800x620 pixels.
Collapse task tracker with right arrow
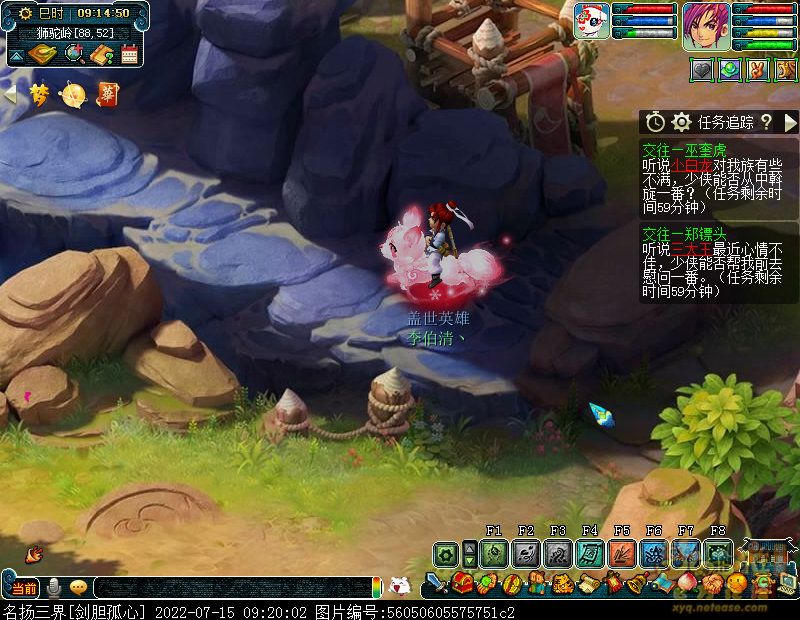pos(790,122)
